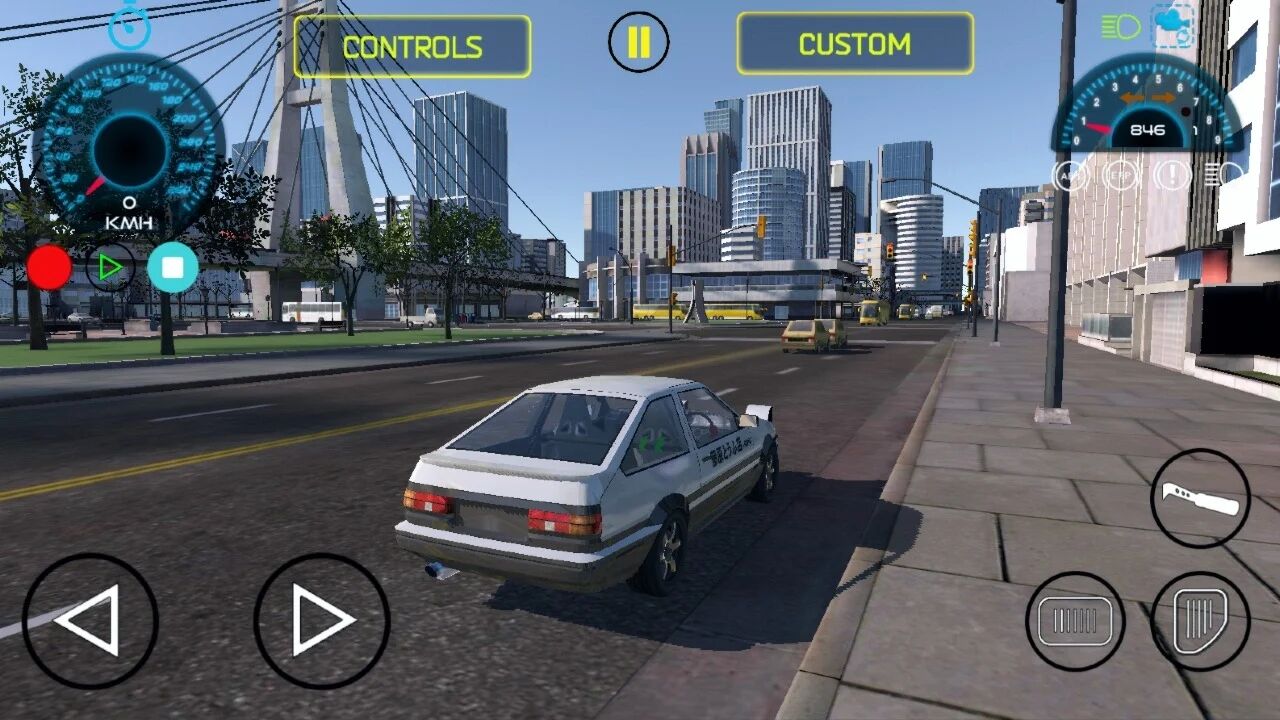Pull the handbrake lever button
Viewport: 1280px width, 720px height.
[x=1200, y=498]
